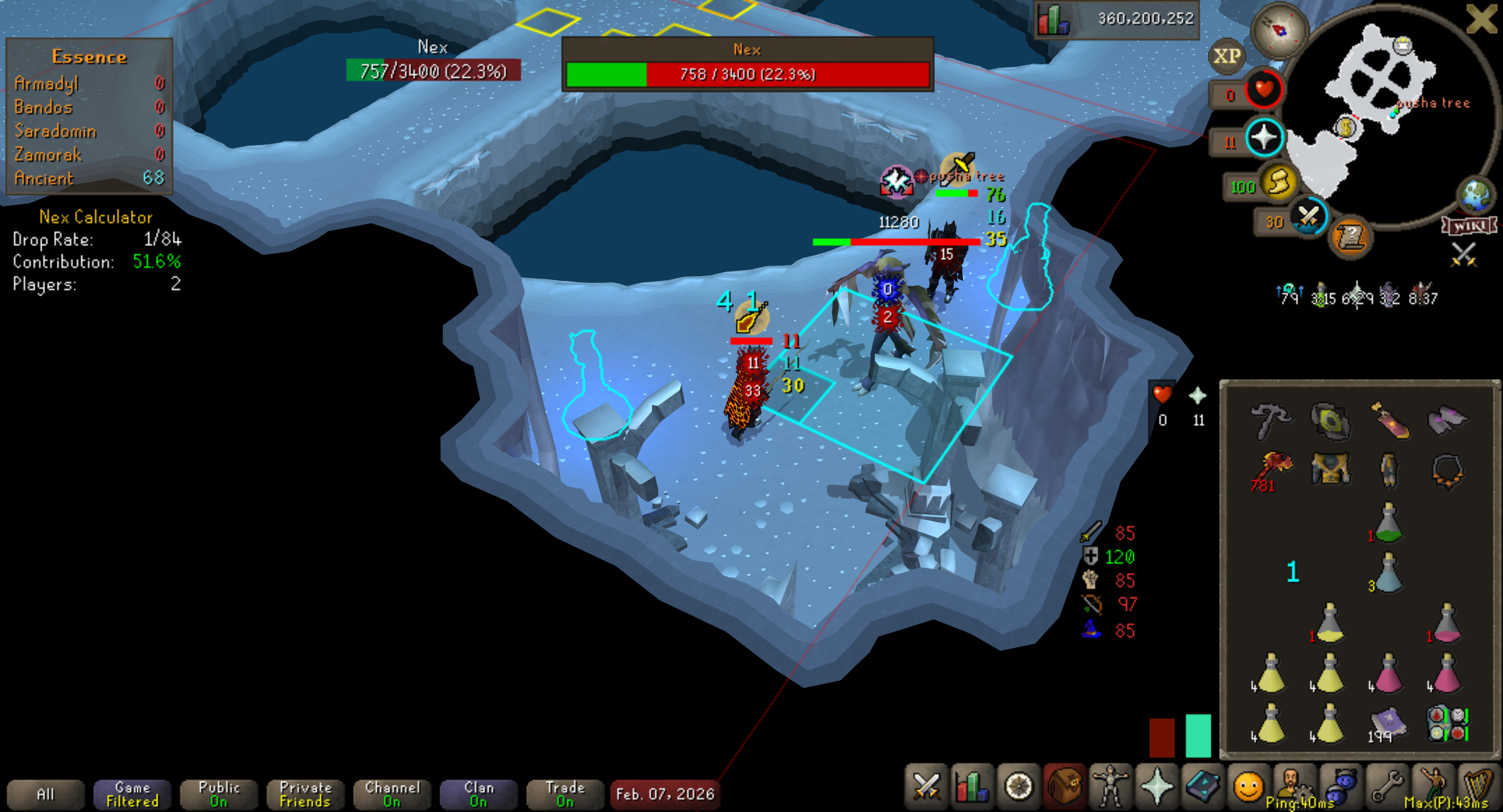1503x812 pixels.
Task: Open the Worn Equipment tab
Action: 1110,787
